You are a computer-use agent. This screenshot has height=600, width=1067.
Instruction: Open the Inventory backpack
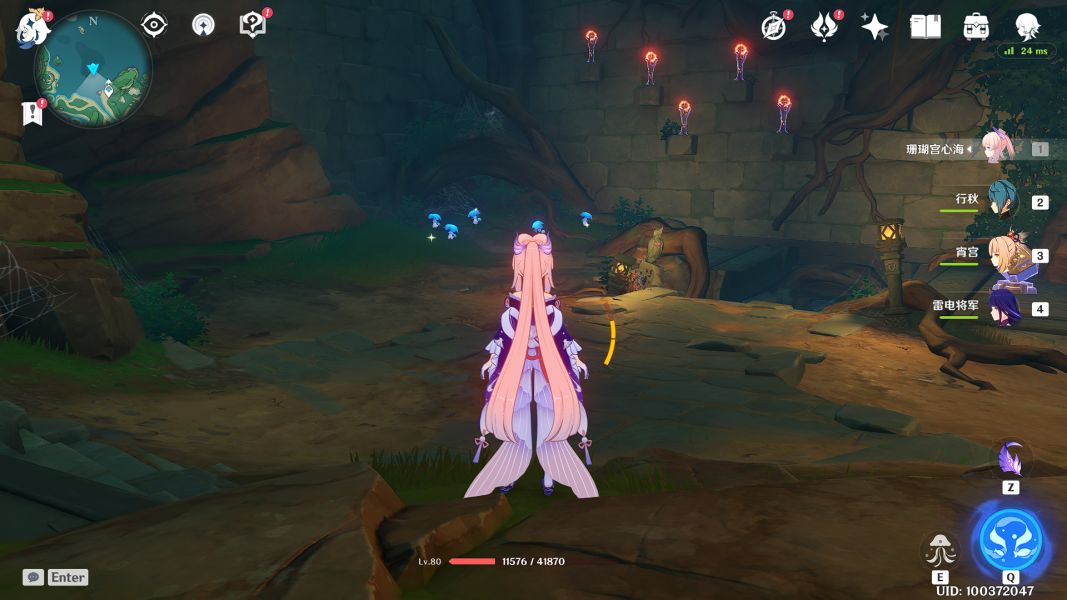pos(976,27)
